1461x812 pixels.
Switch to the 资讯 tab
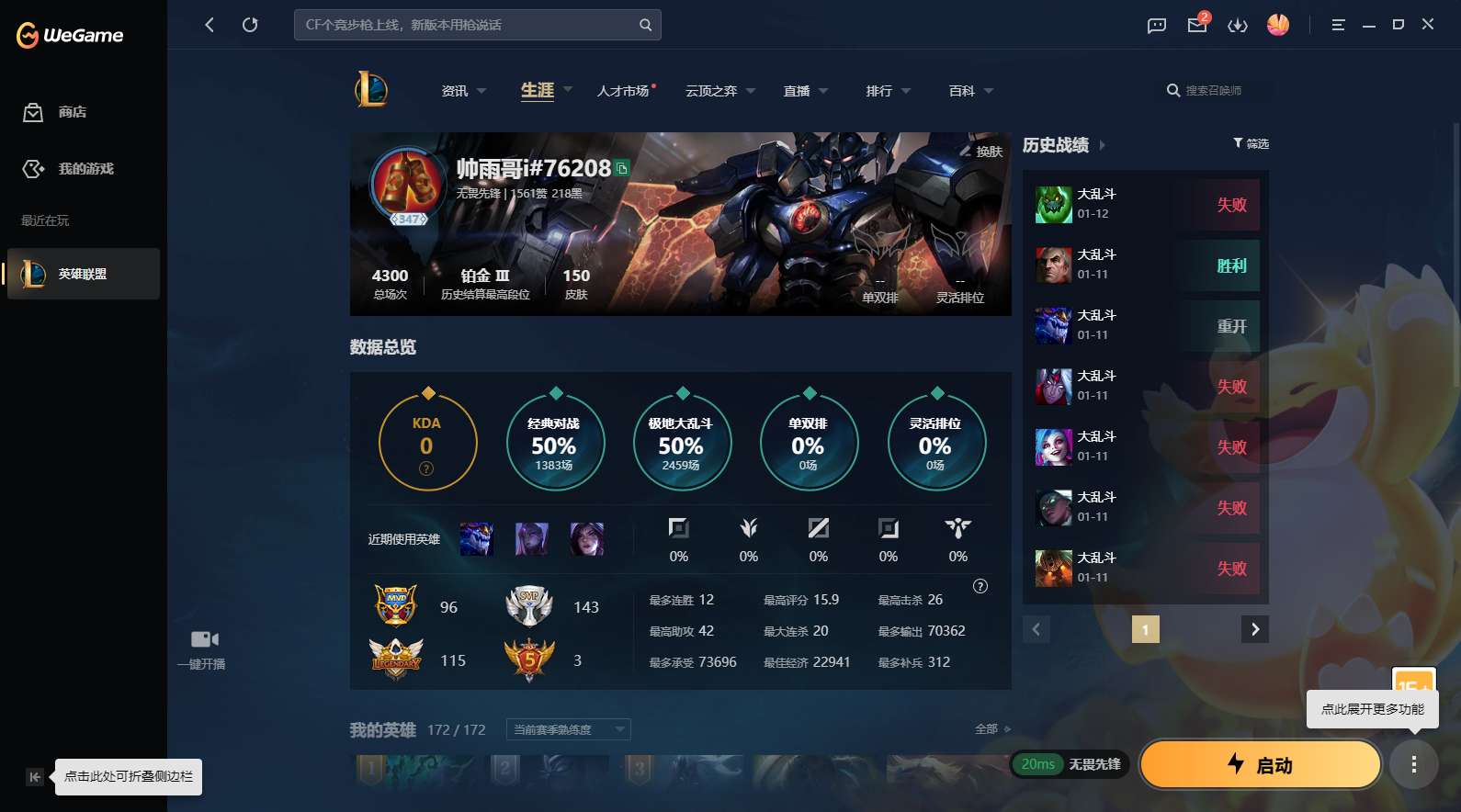pyautogui.click(x=456, y=90)
